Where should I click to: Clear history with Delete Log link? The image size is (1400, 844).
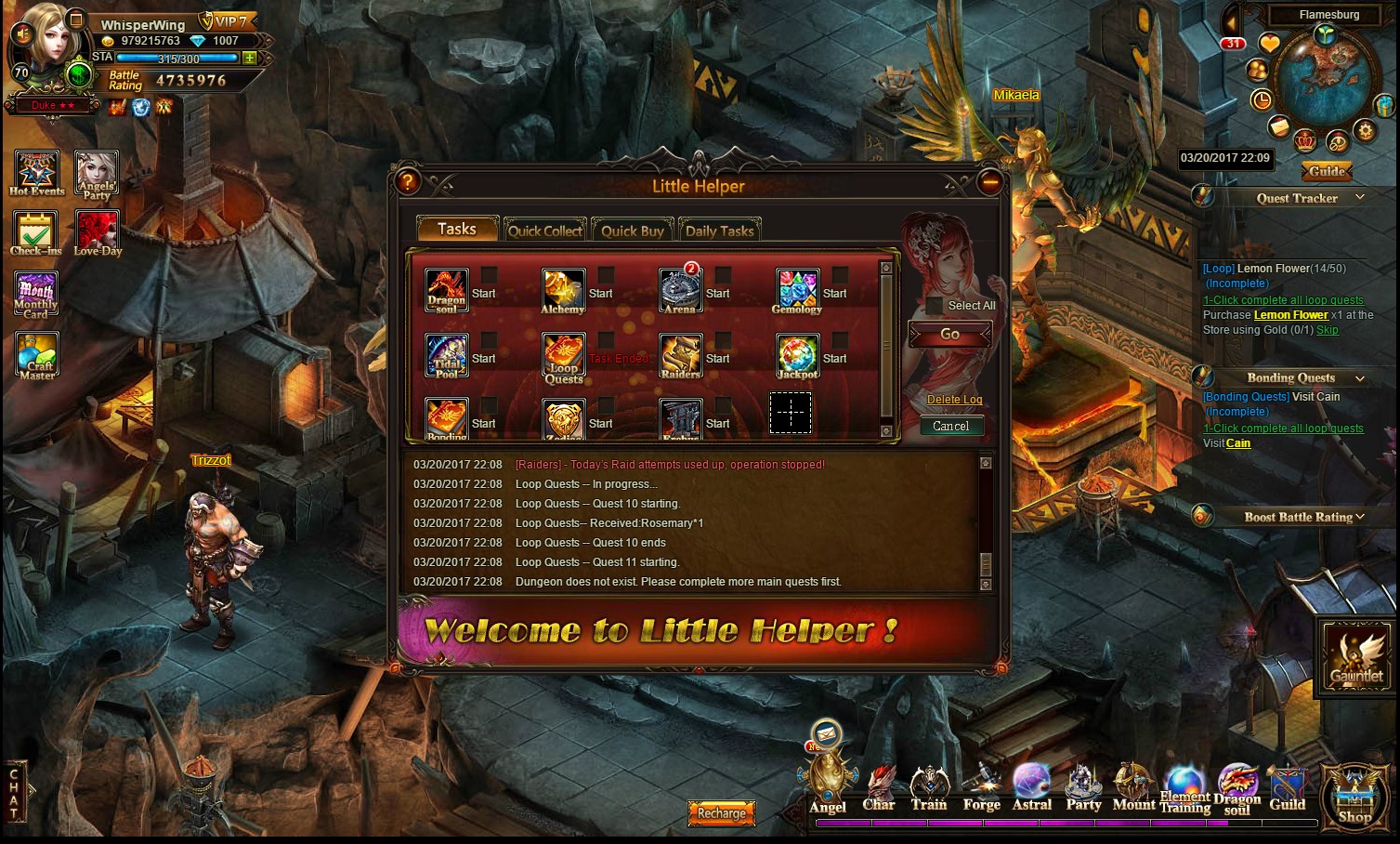954,400
